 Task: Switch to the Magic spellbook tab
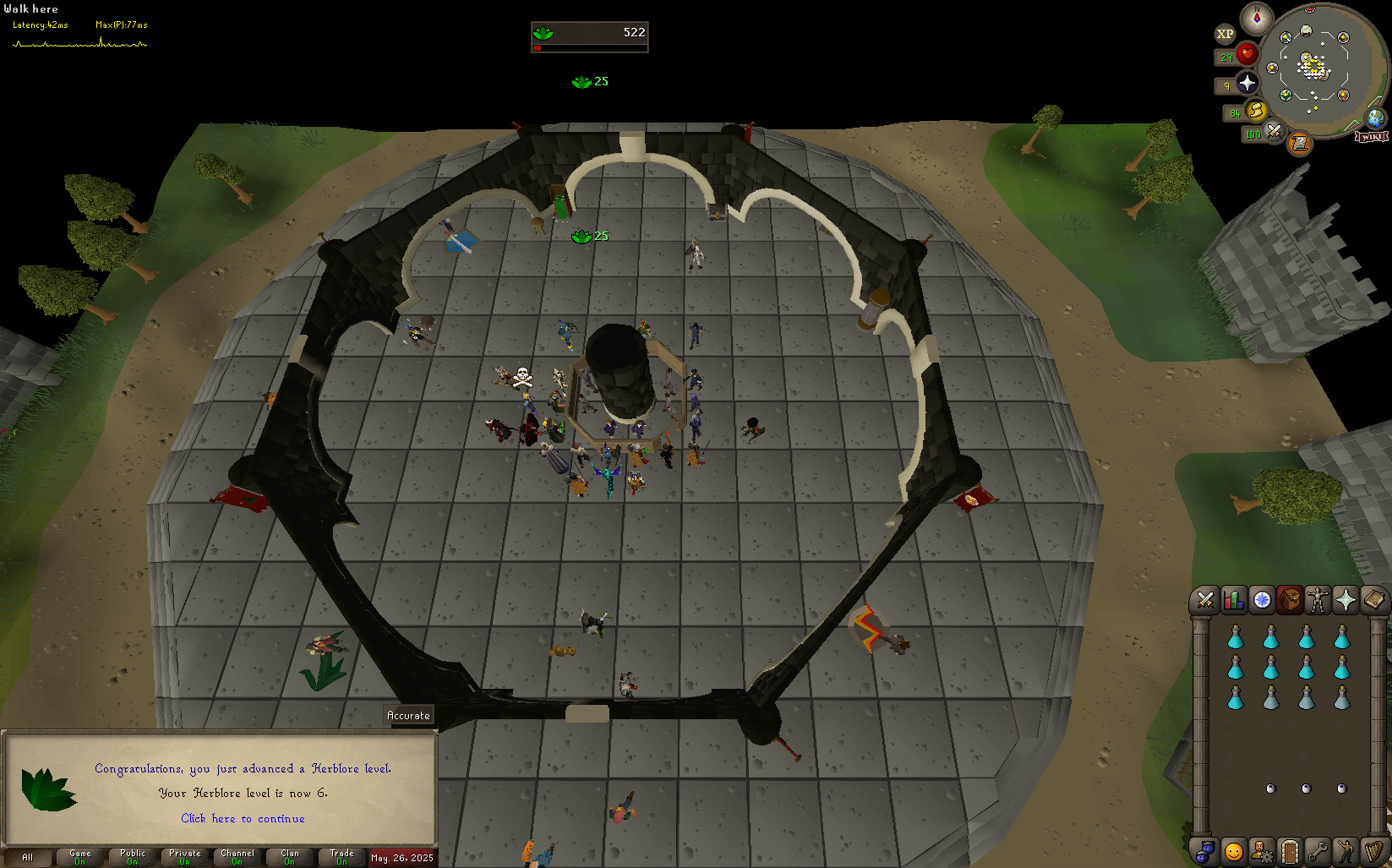click(1373, 600)
